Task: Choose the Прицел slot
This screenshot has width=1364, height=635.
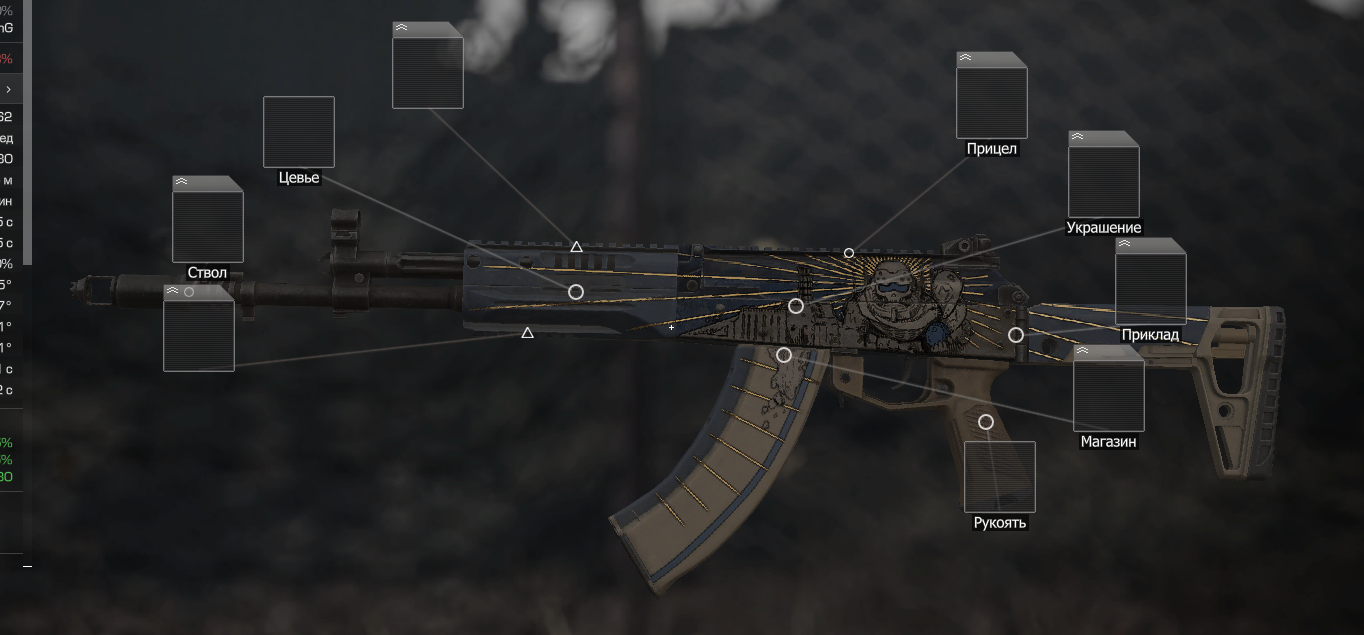Action: click(991, 96)
